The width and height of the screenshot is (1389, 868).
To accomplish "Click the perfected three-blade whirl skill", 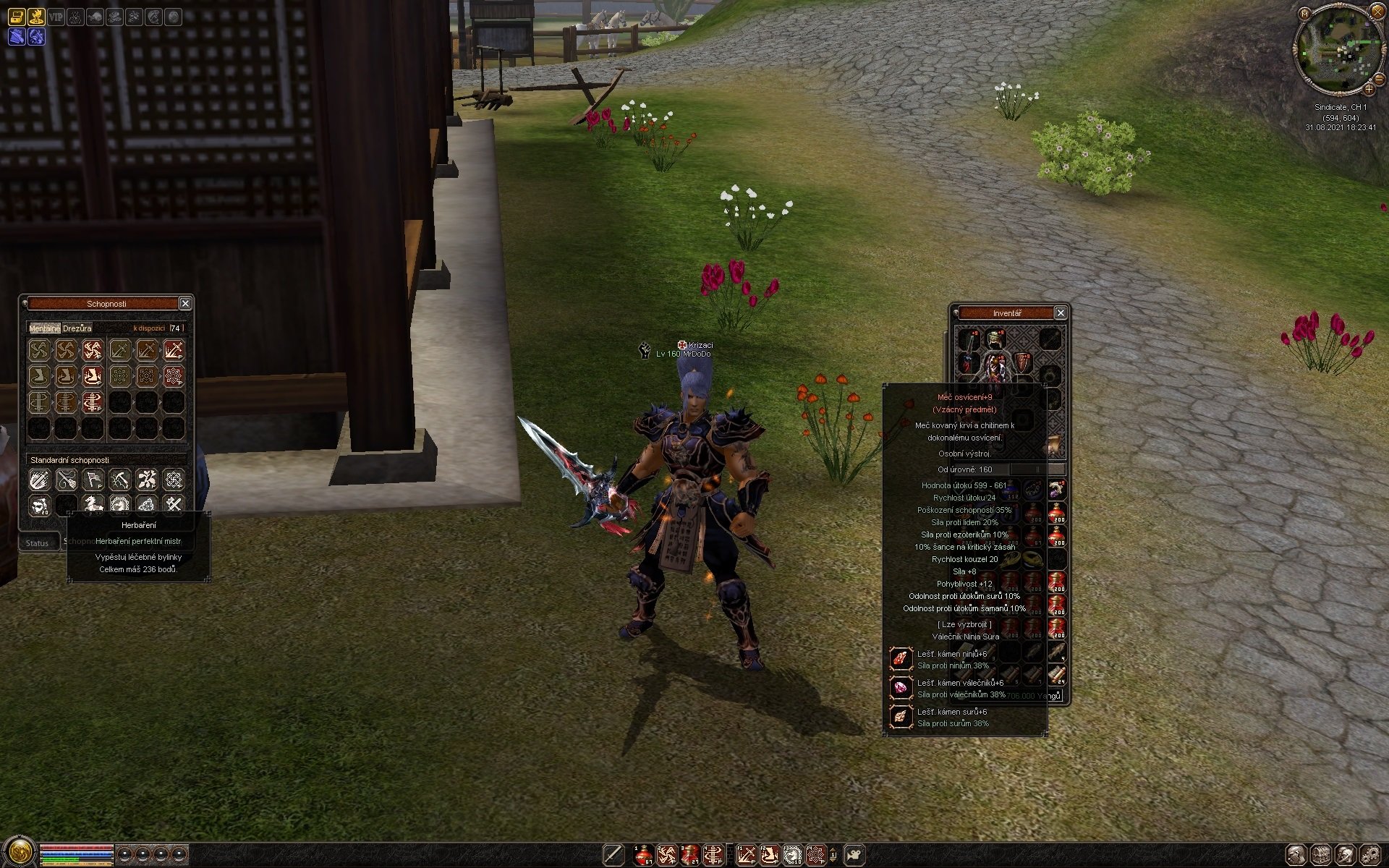I will pyautogui.click(x=93, y=351).
